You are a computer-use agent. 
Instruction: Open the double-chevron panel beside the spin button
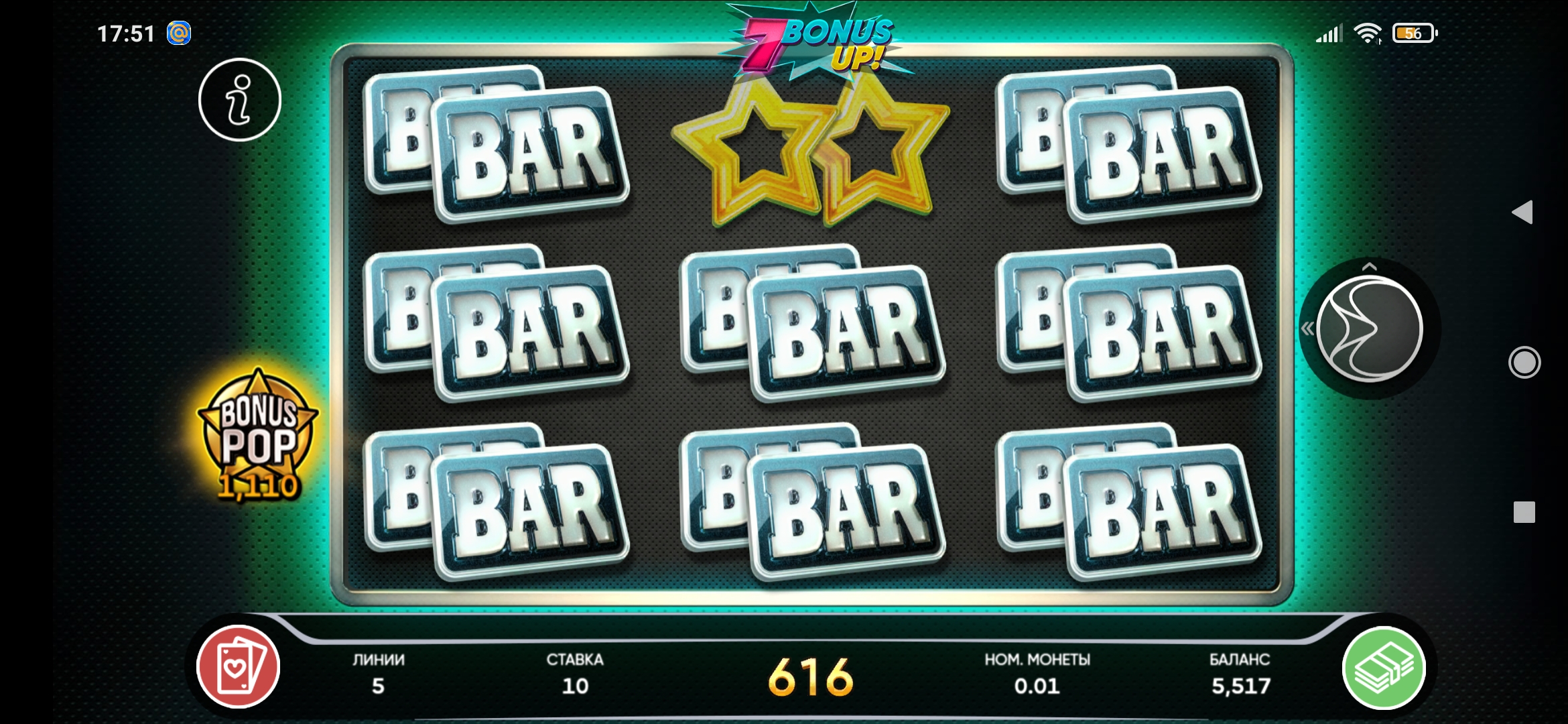(x=1307, y=328)
